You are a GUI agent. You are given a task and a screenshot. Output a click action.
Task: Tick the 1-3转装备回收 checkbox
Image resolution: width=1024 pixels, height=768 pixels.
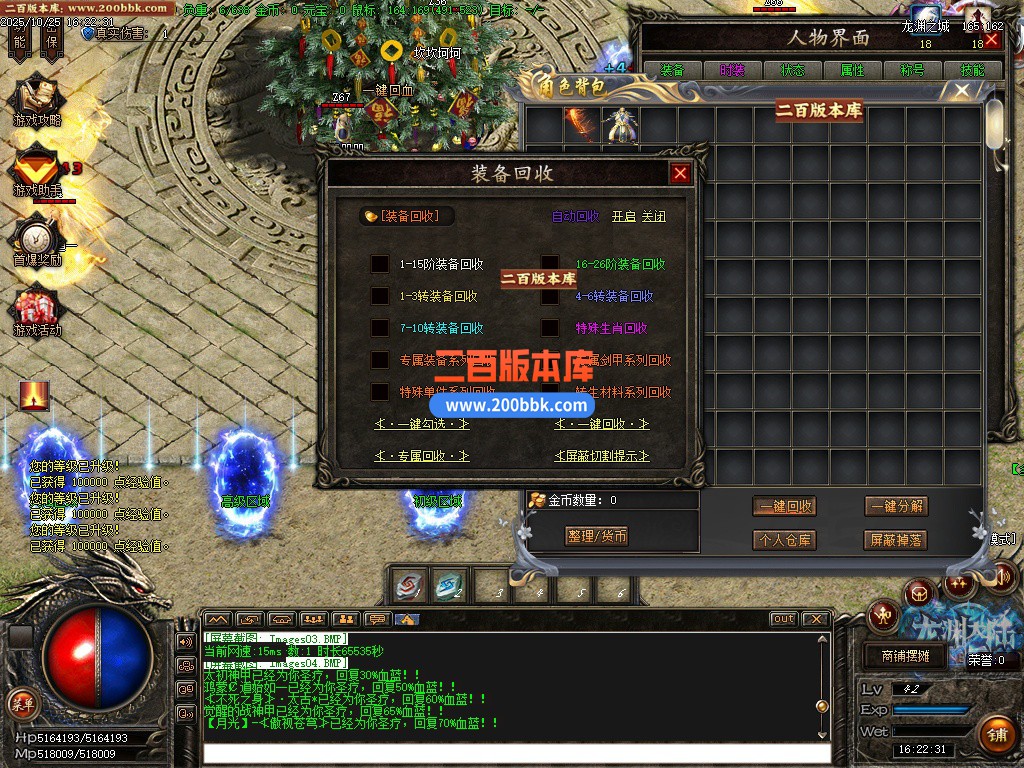coord(380,296)
